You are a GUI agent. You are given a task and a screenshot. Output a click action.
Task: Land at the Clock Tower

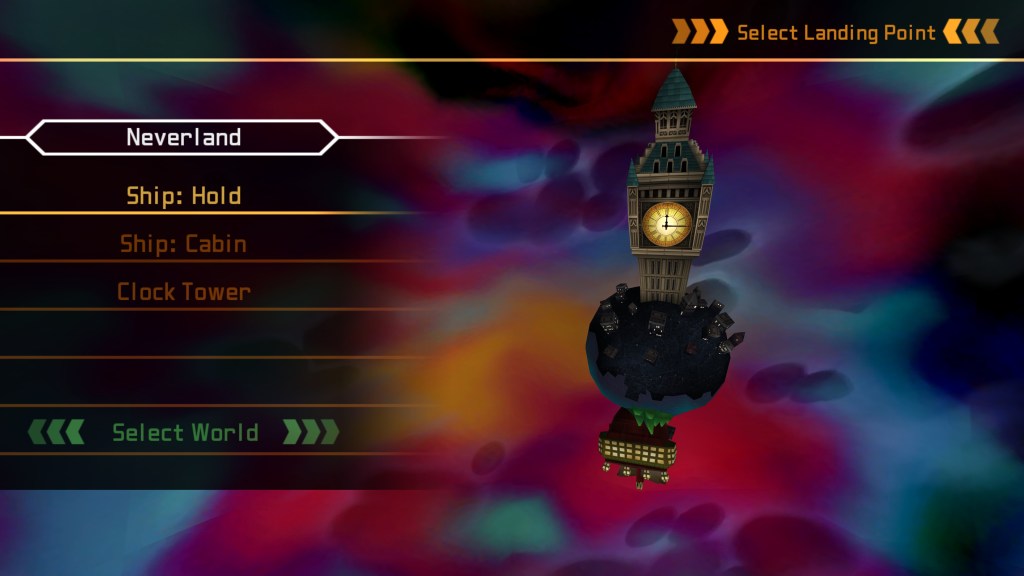(x=184, y=292)
